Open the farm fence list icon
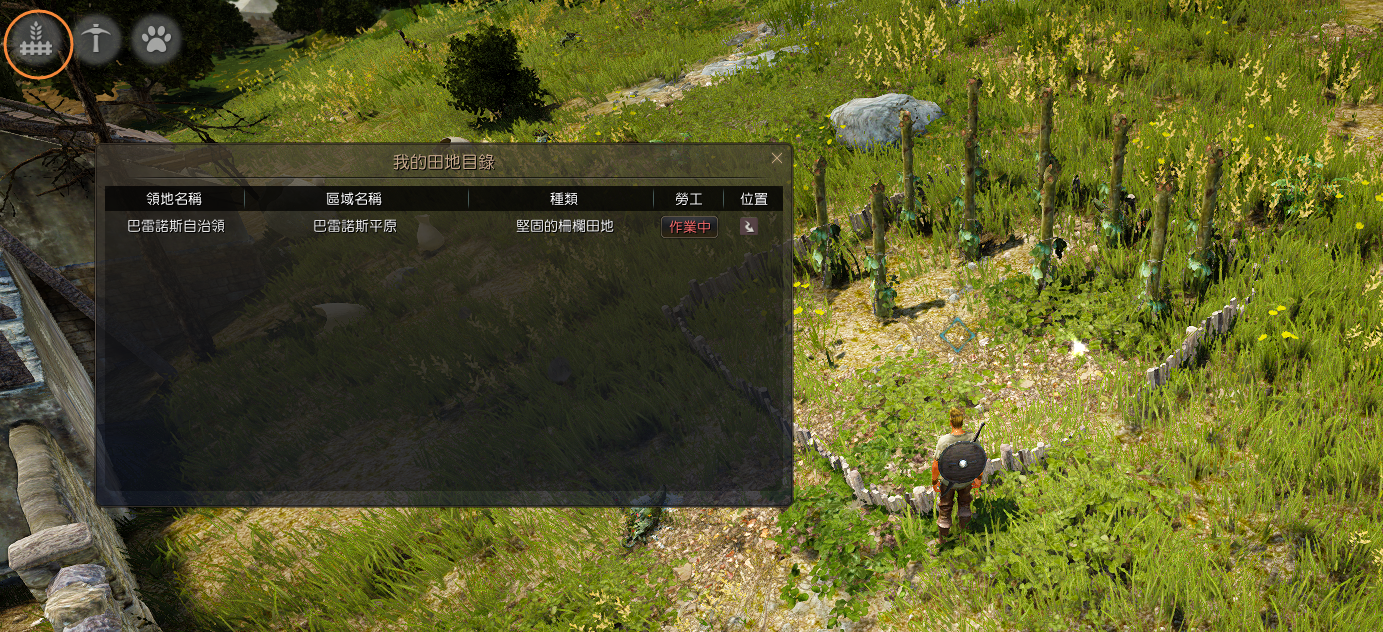The width and height of the screenshot is (1383, 632). (38, 42)
